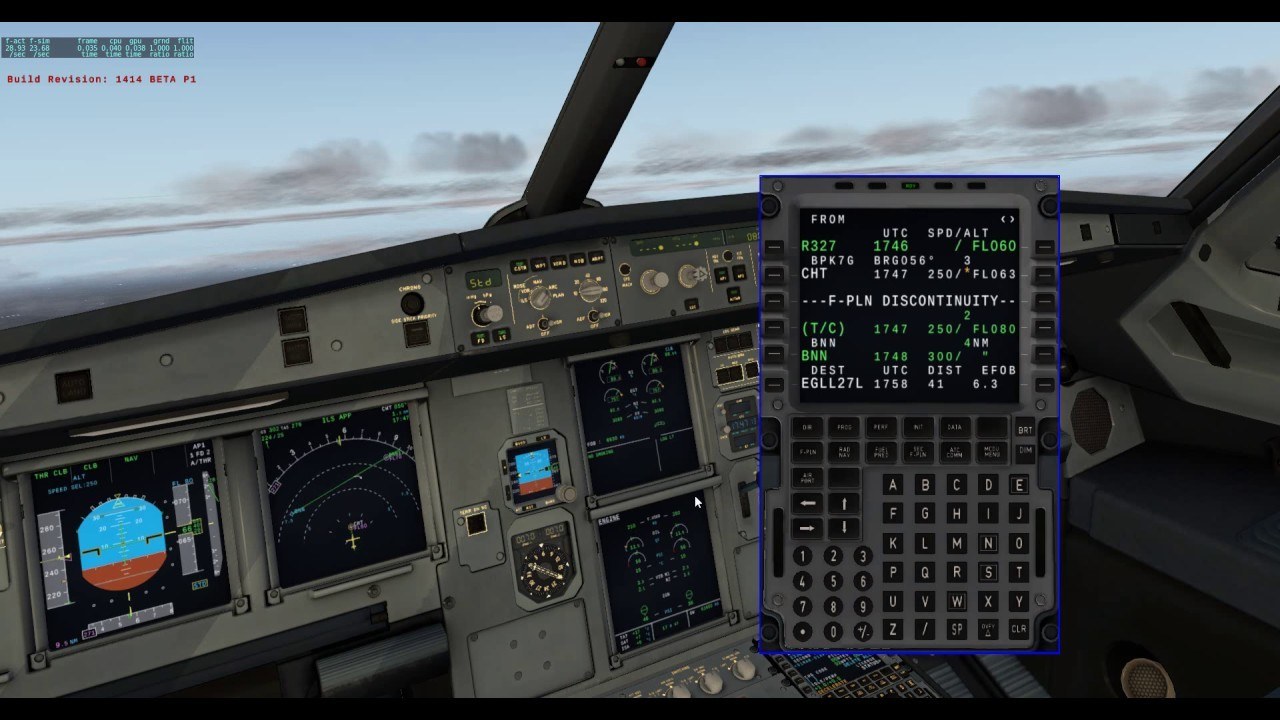Viewport: 1280px width, 720px height.
Task: Open the MCDU MENU page
Action: point(992,452)
